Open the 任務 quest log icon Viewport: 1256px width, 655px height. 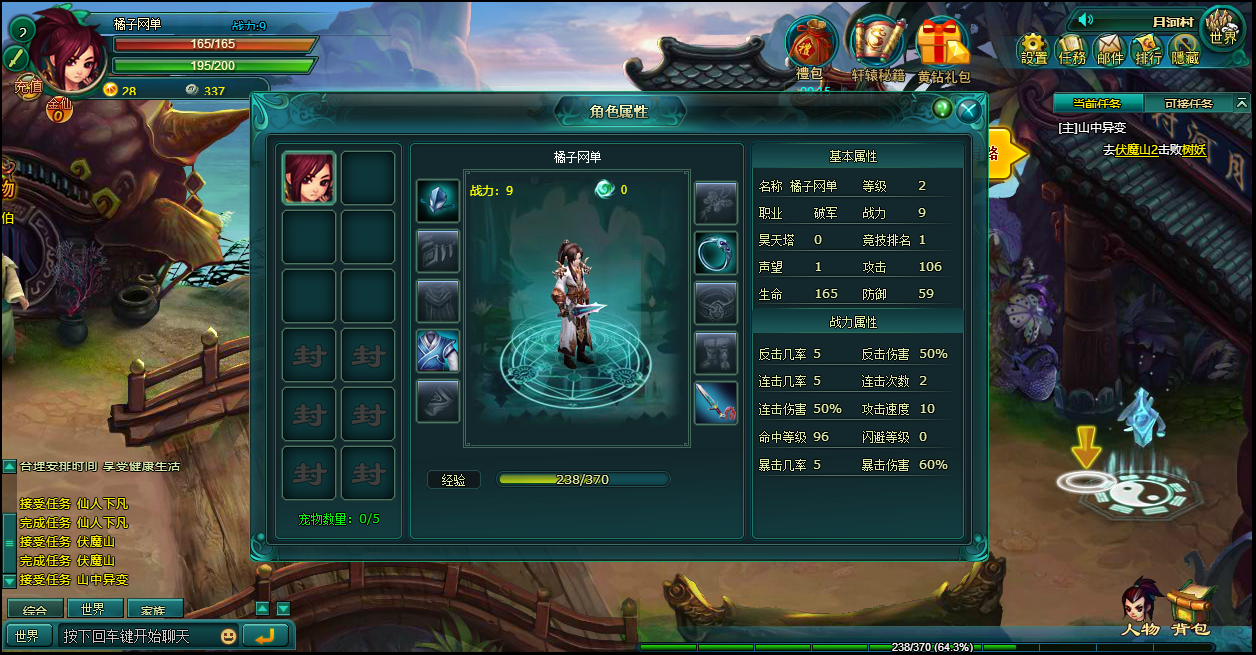(1072, 49)
